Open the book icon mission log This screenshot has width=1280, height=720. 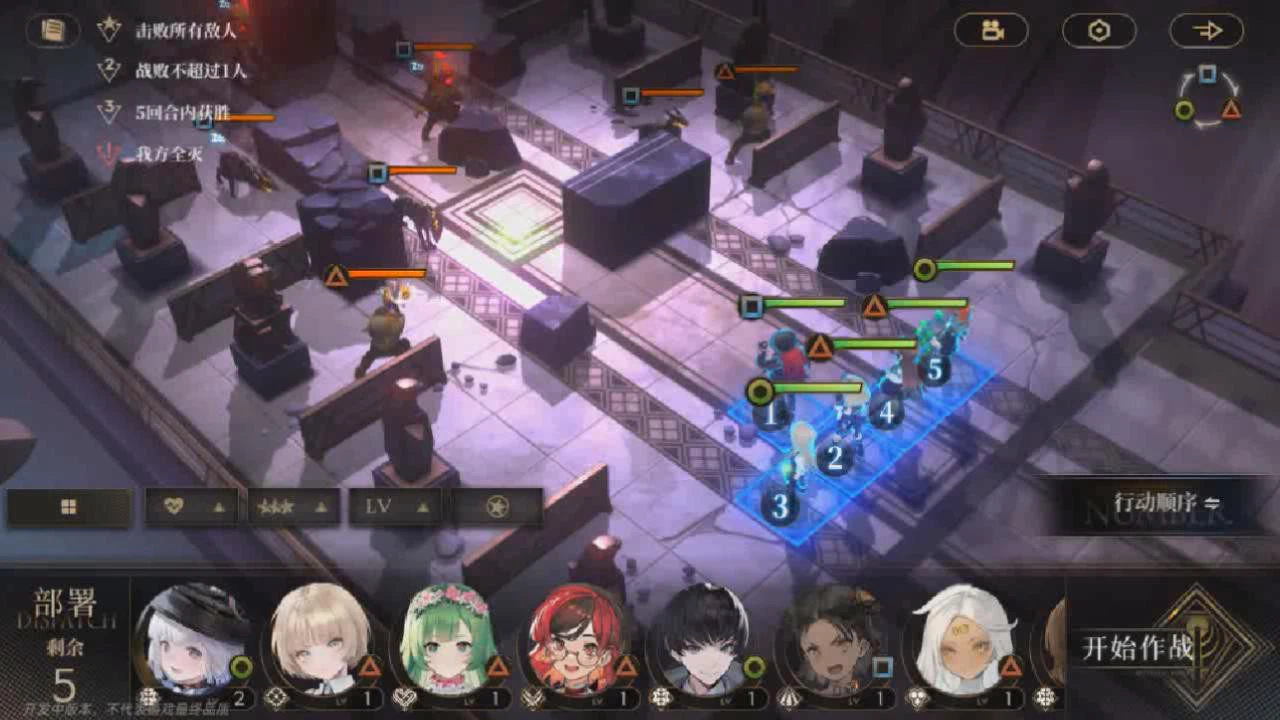(x=53, y=30)
